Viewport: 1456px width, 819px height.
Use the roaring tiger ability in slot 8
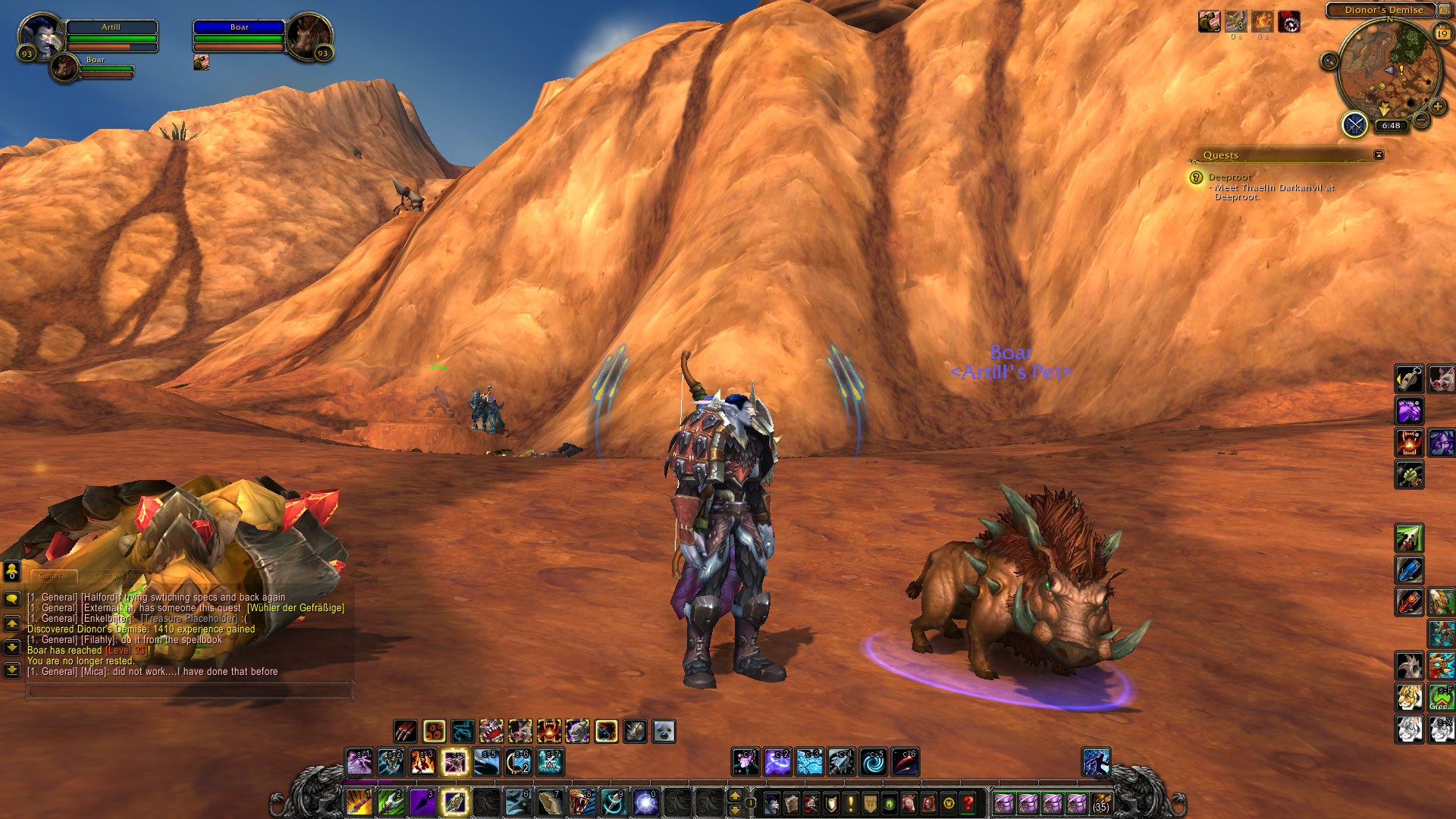(x=582, y=802)
